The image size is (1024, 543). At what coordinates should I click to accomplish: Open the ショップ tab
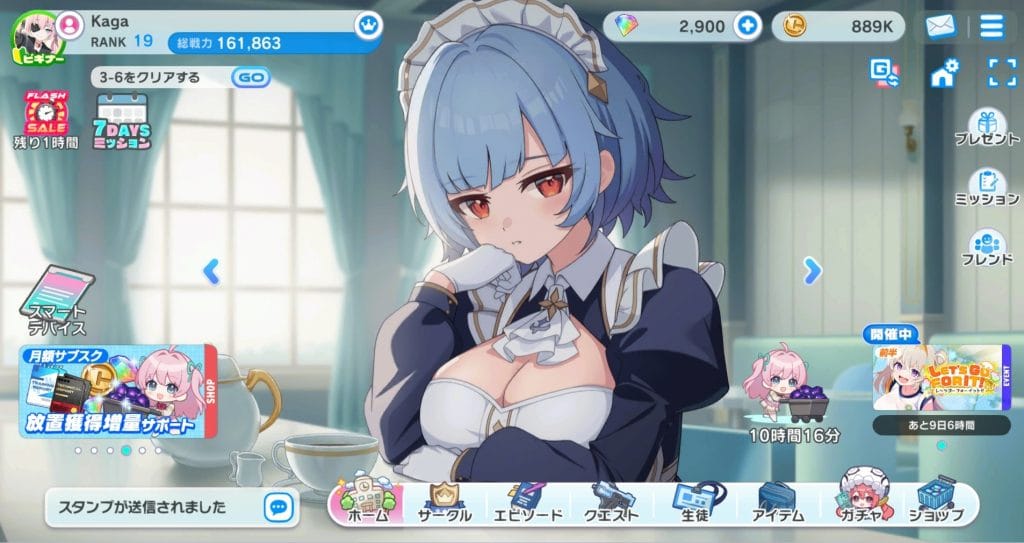pyautogui.click(x=937, y=503)
